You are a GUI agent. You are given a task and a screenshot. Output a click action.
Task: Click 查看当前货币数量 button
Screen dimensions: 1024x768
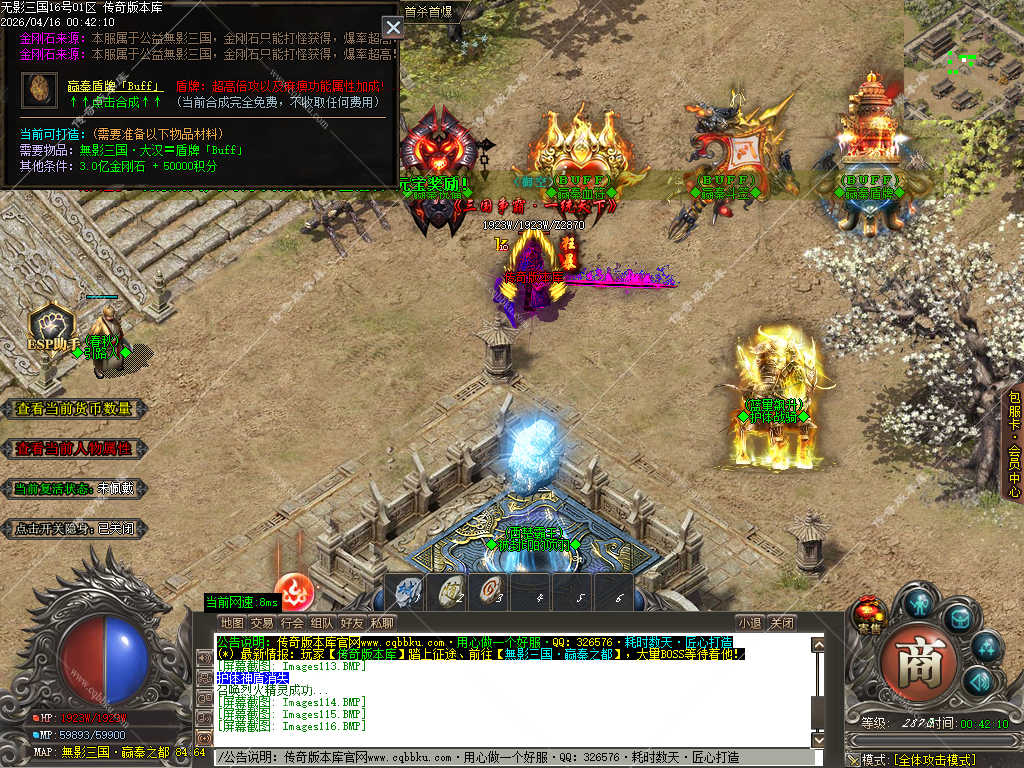pyautogui.click(x=75, y=408)
